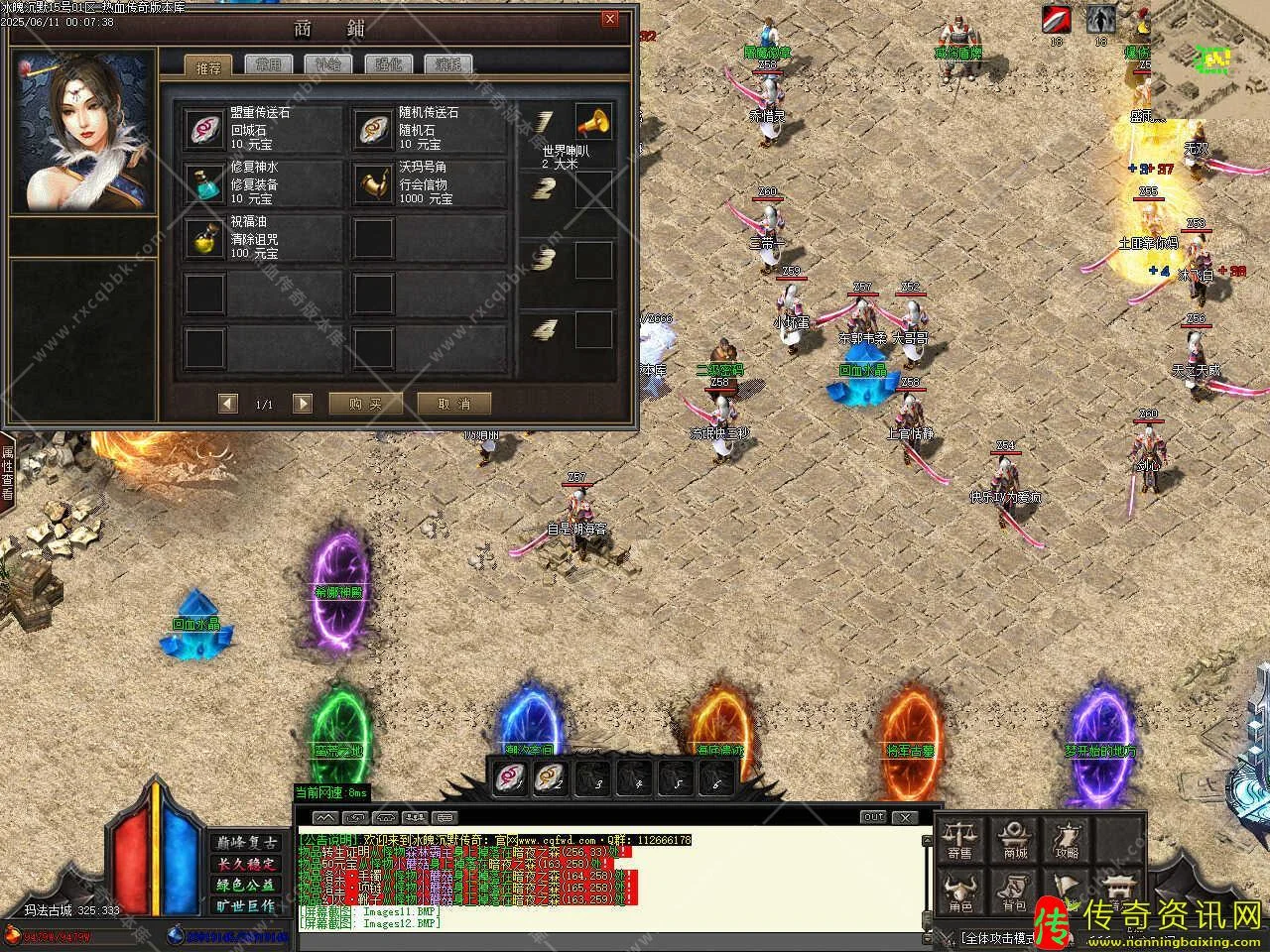Click the 购买 buy button
Image resolution: width=1270 pixels, height=952 pixels.
point(365,404)
